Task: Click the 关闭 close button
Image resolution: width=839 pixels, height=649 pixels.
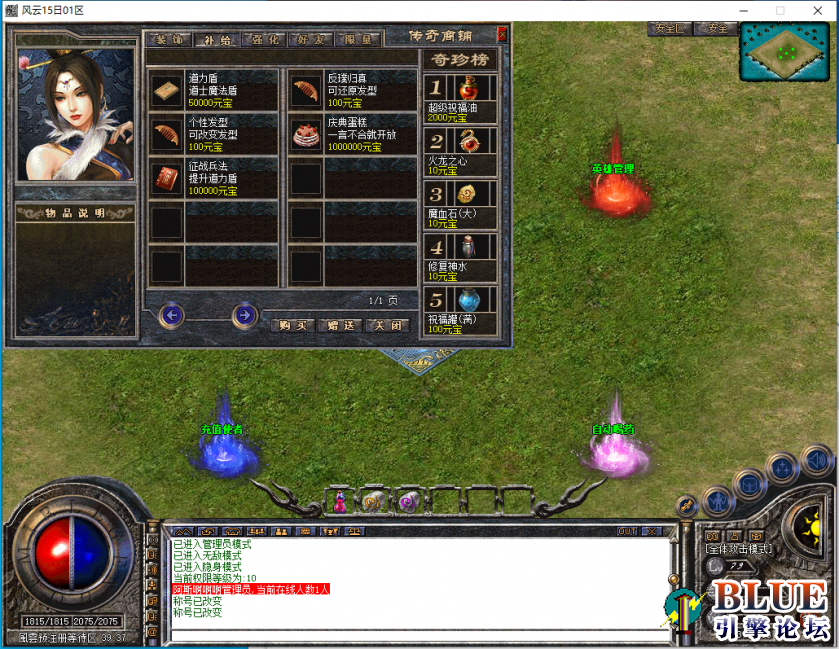Action: [387, 325]
